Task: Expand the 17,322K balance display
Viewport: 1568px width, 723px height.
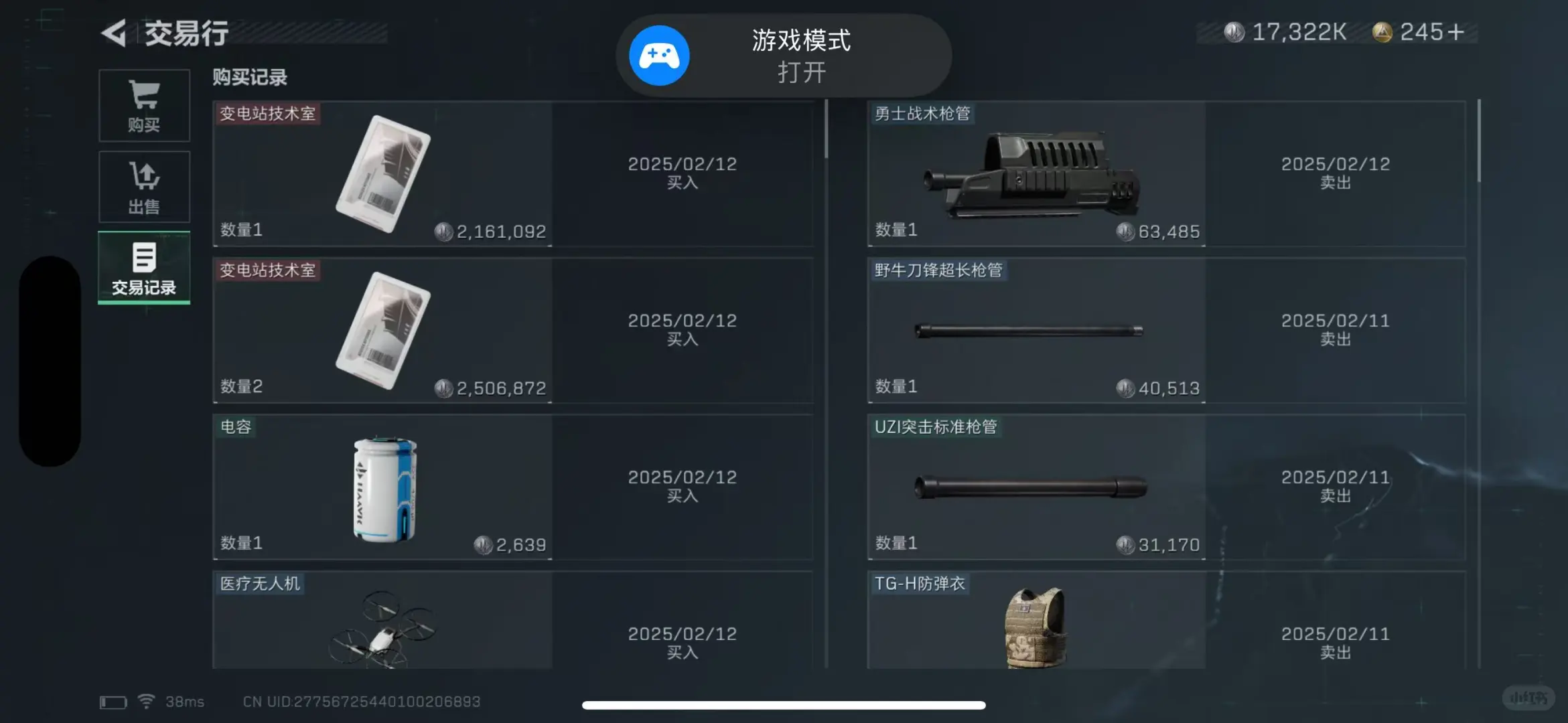Action: [x=1299, y=31]
